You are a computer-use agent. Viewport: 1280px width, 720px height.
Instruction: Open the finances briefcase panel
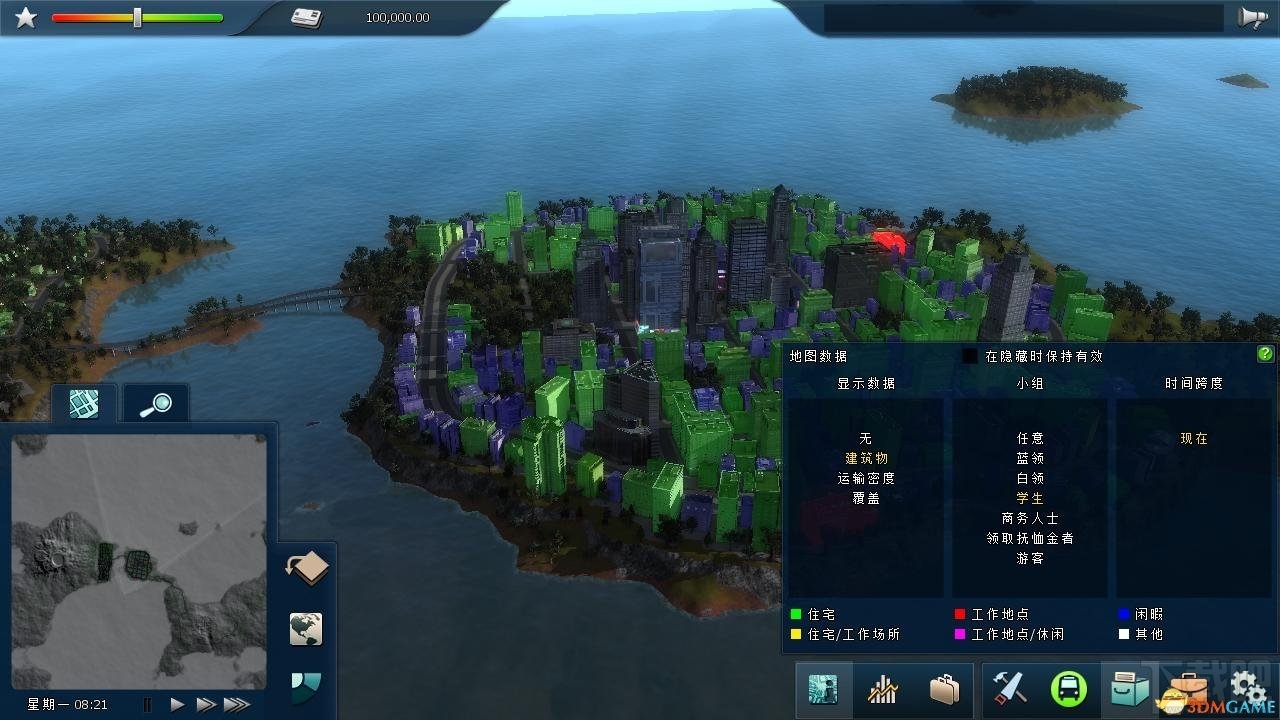pos(944,690)
